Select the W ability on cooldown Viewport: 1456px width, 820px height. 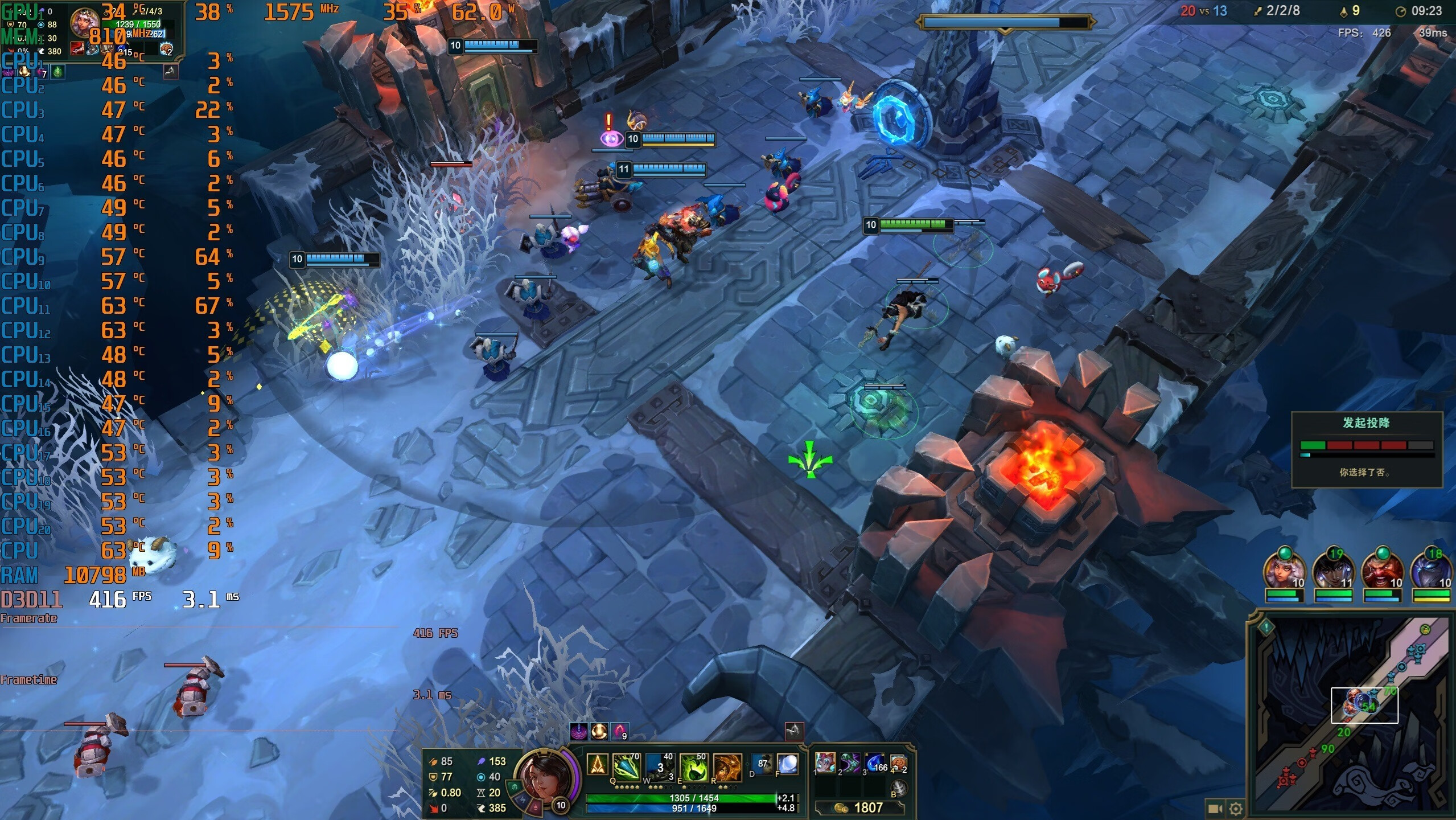point(660,767)
